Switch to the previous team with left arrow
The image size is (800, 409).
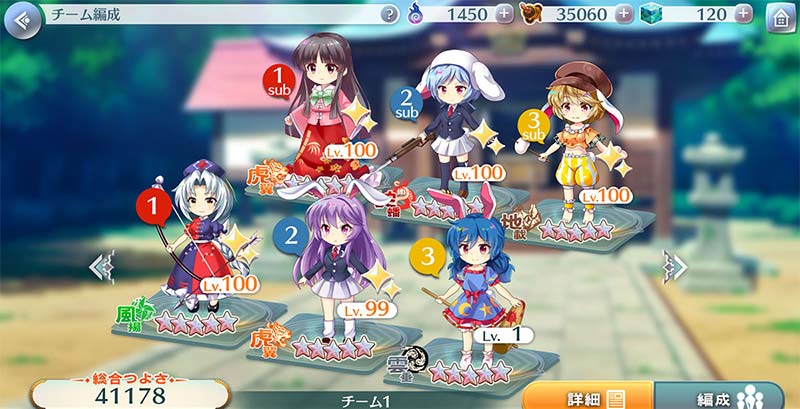point(101,267)
